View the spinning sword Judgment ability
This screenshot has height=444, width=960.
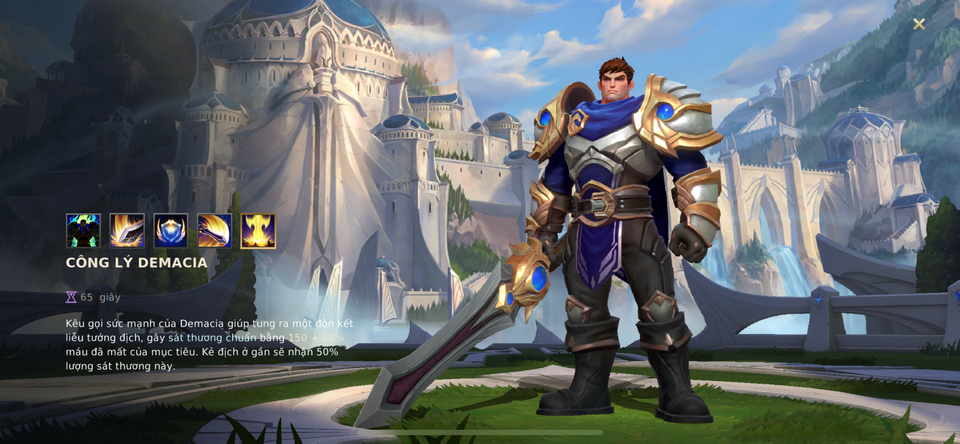coord(214,231)
